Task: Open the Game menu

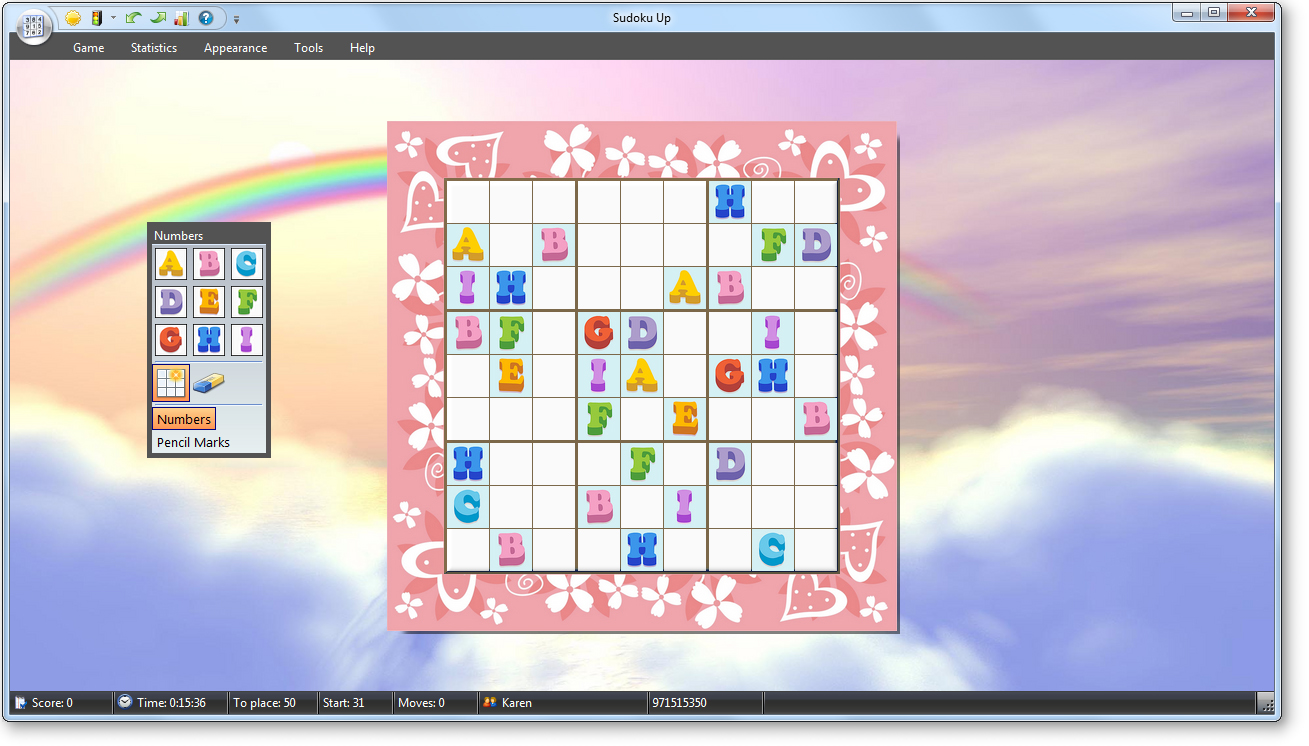Action: (88, 47)
